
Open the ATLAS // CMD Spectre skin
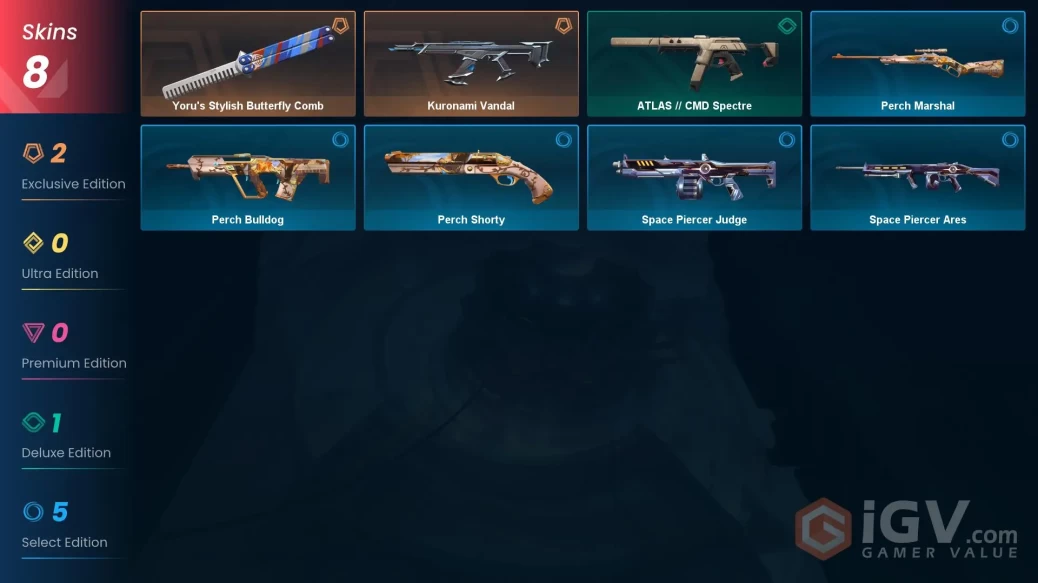694,64
